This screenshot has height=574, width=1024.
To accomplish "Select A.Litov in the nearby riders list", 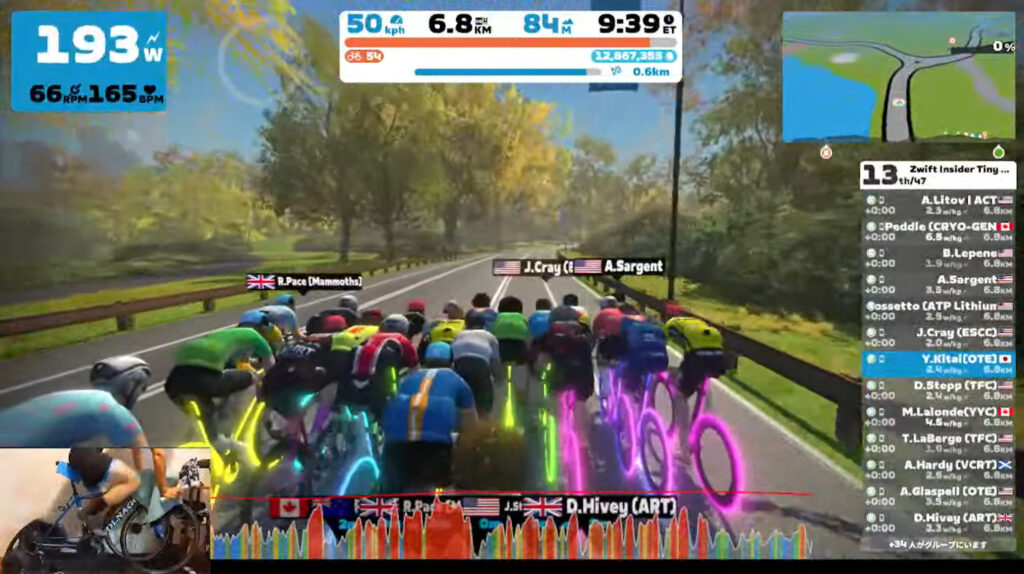I will pos(938,205).
